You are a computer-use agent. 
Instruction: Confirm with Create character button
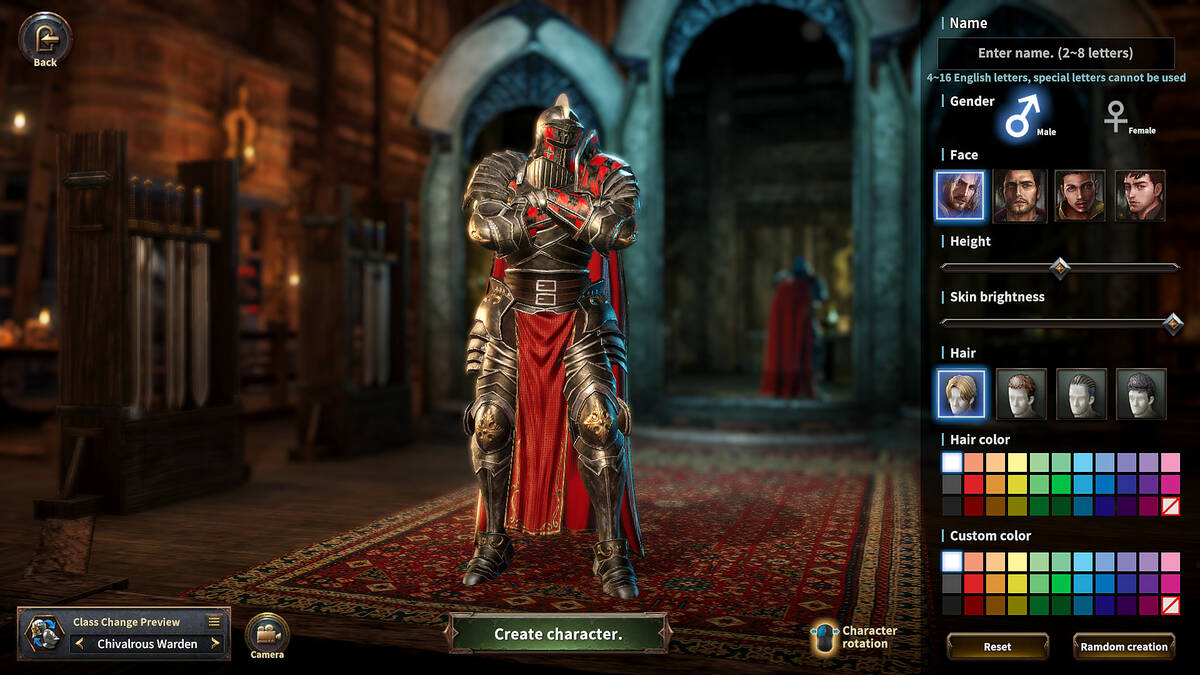(x=558, y=634)
